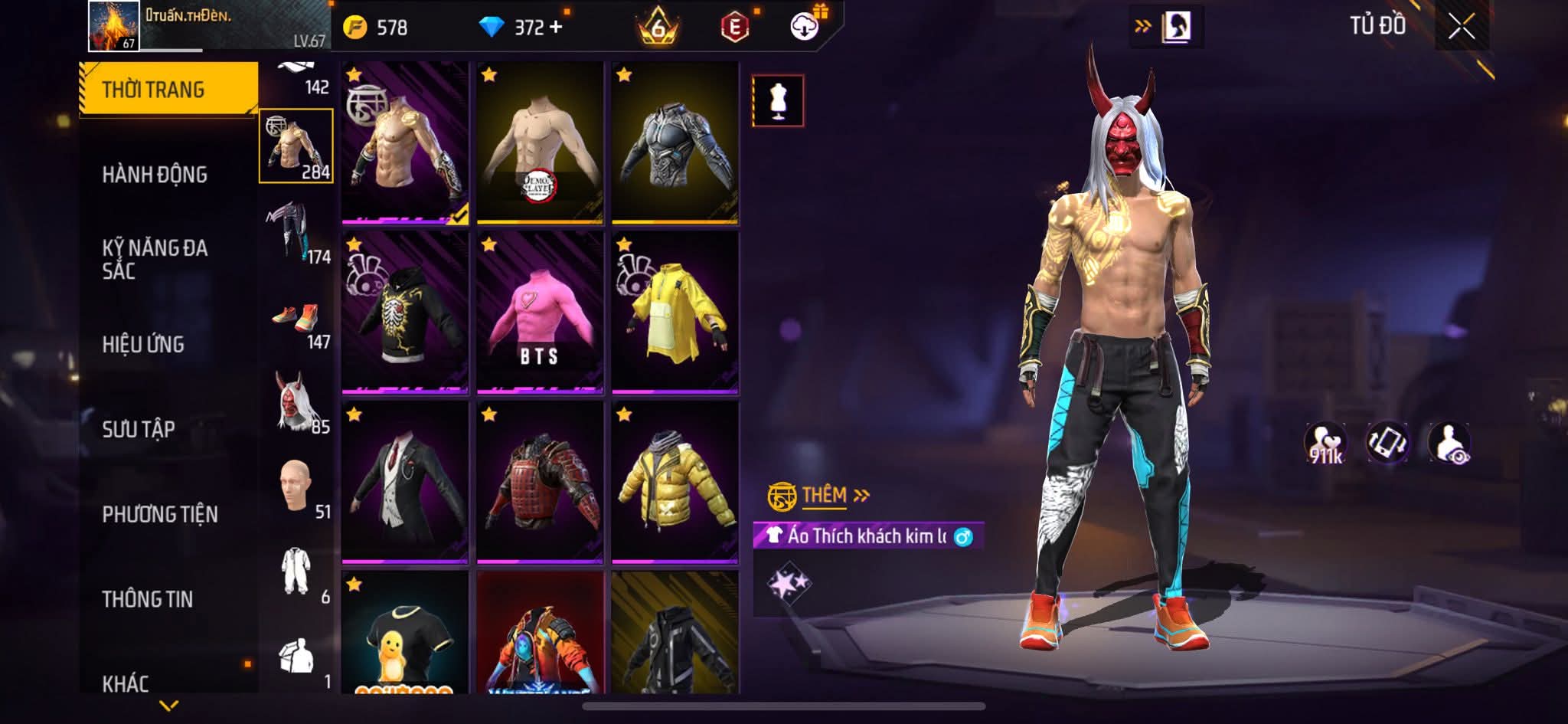The image size is (1568, 724).
Task: Toggle the character view eye icon
Action: point(1449,443)
